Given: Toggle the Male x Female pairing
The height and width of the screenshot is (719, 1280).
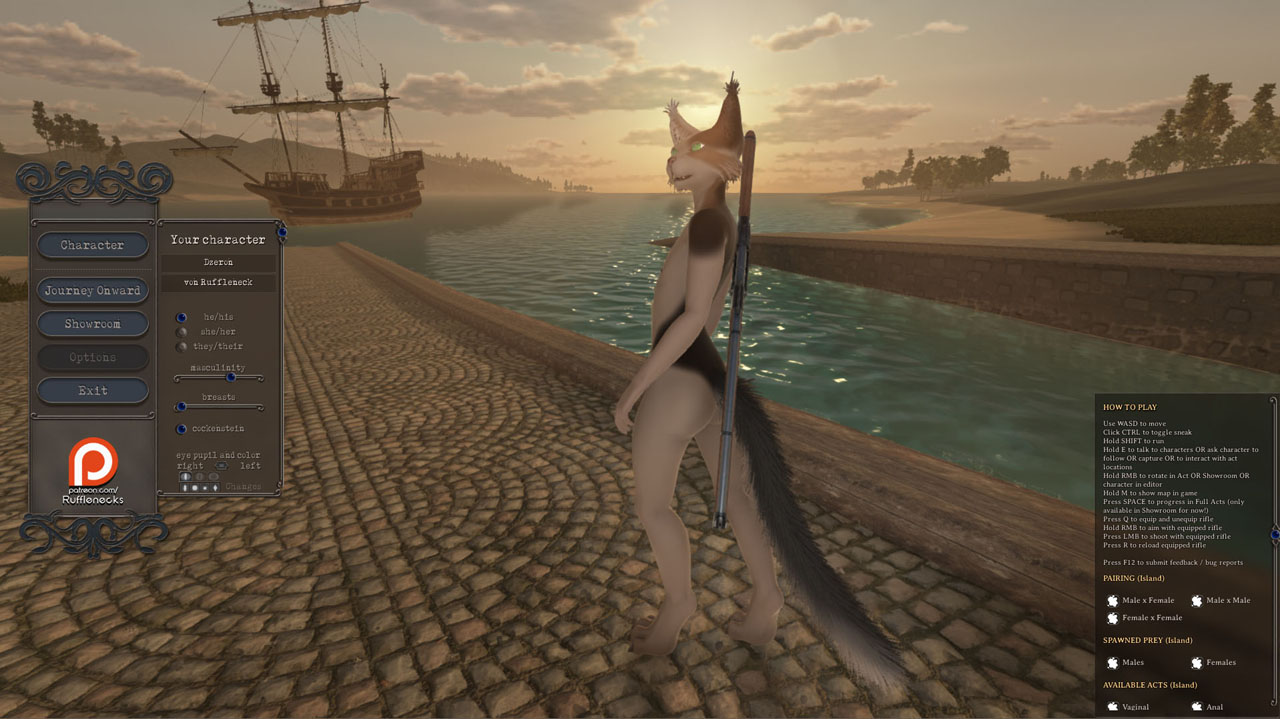Looking at the screenshot, I should pyautogui.click(x=1113, y=601).
